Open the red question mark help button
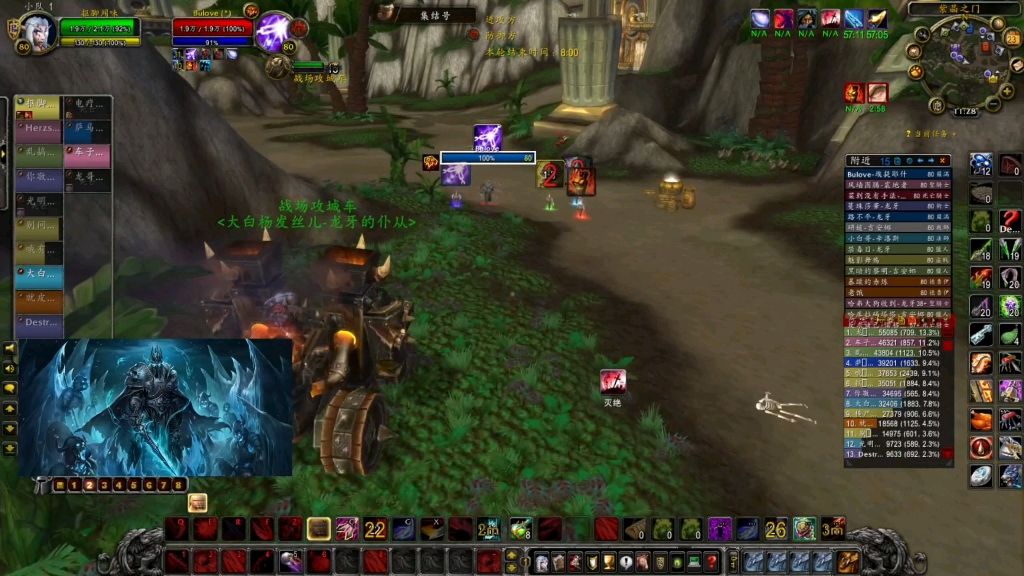1024x576 pixels. (711, 561)
